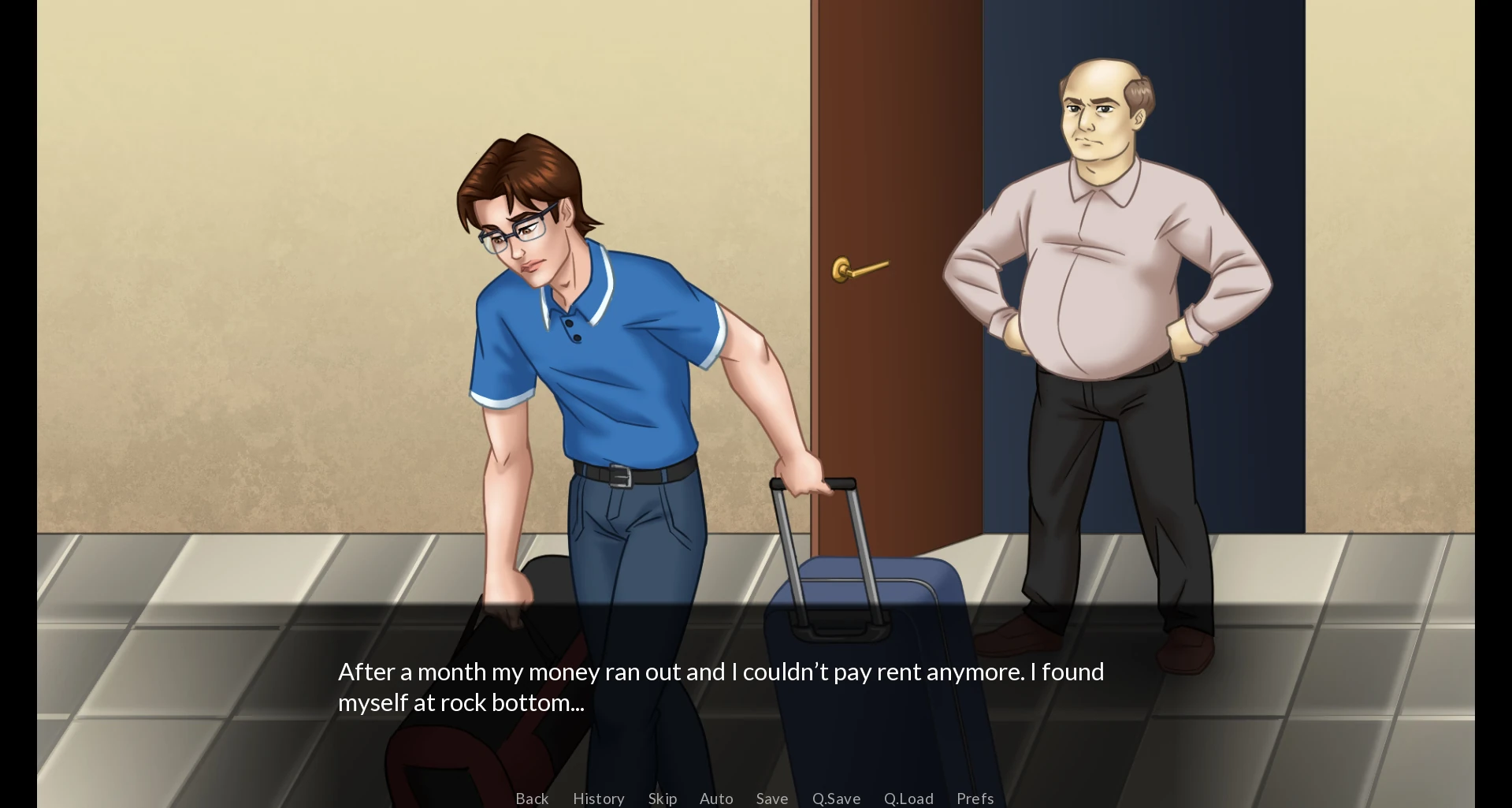Toggle Auto dialogue advance
1512x808 pixels.
(716, 799)
